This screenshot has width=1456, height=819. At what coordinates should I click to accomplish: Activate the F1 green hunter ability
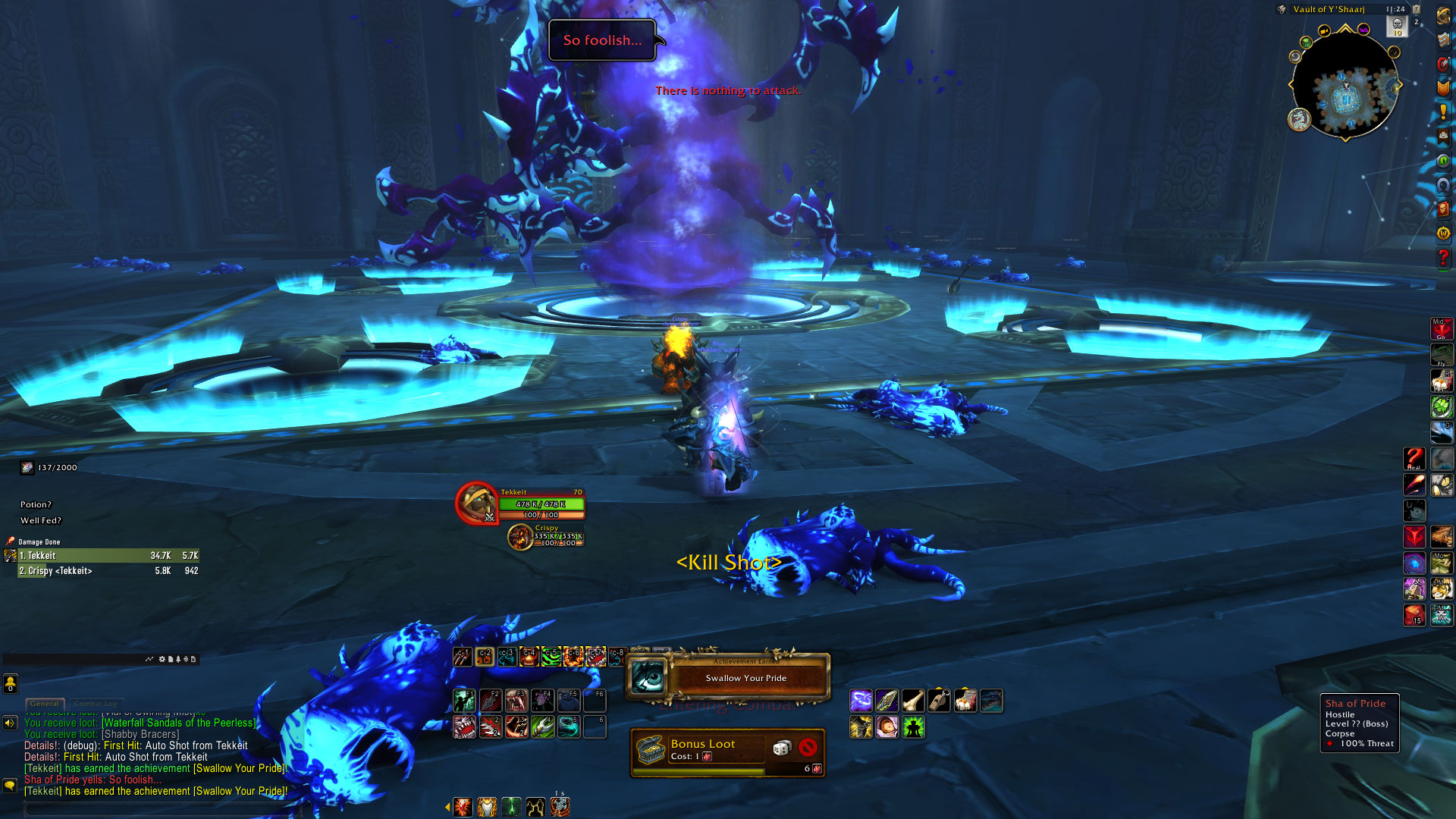click(x=464, y=700)
